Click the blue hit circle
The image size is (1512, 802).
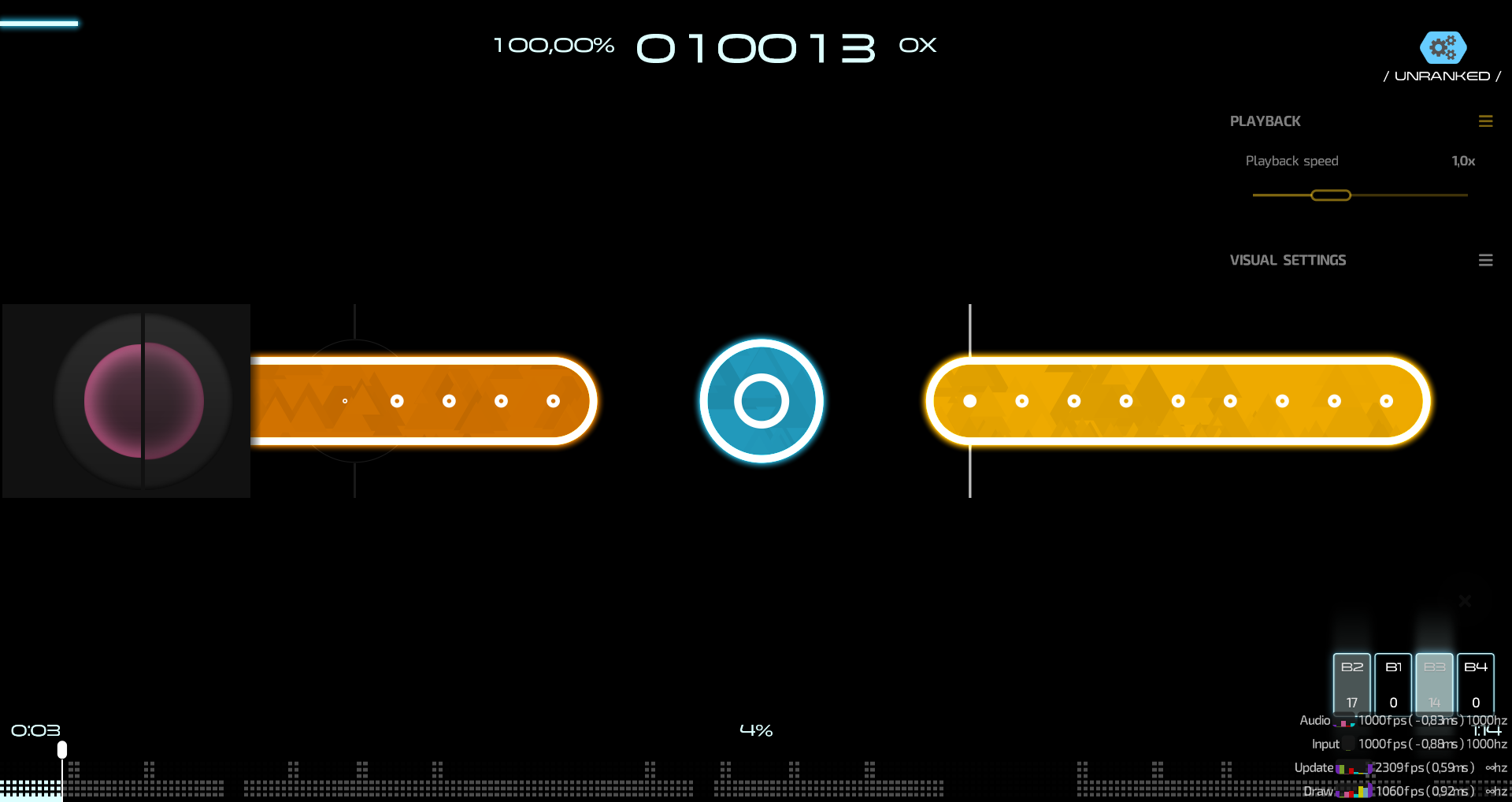[x=760, y=400]
